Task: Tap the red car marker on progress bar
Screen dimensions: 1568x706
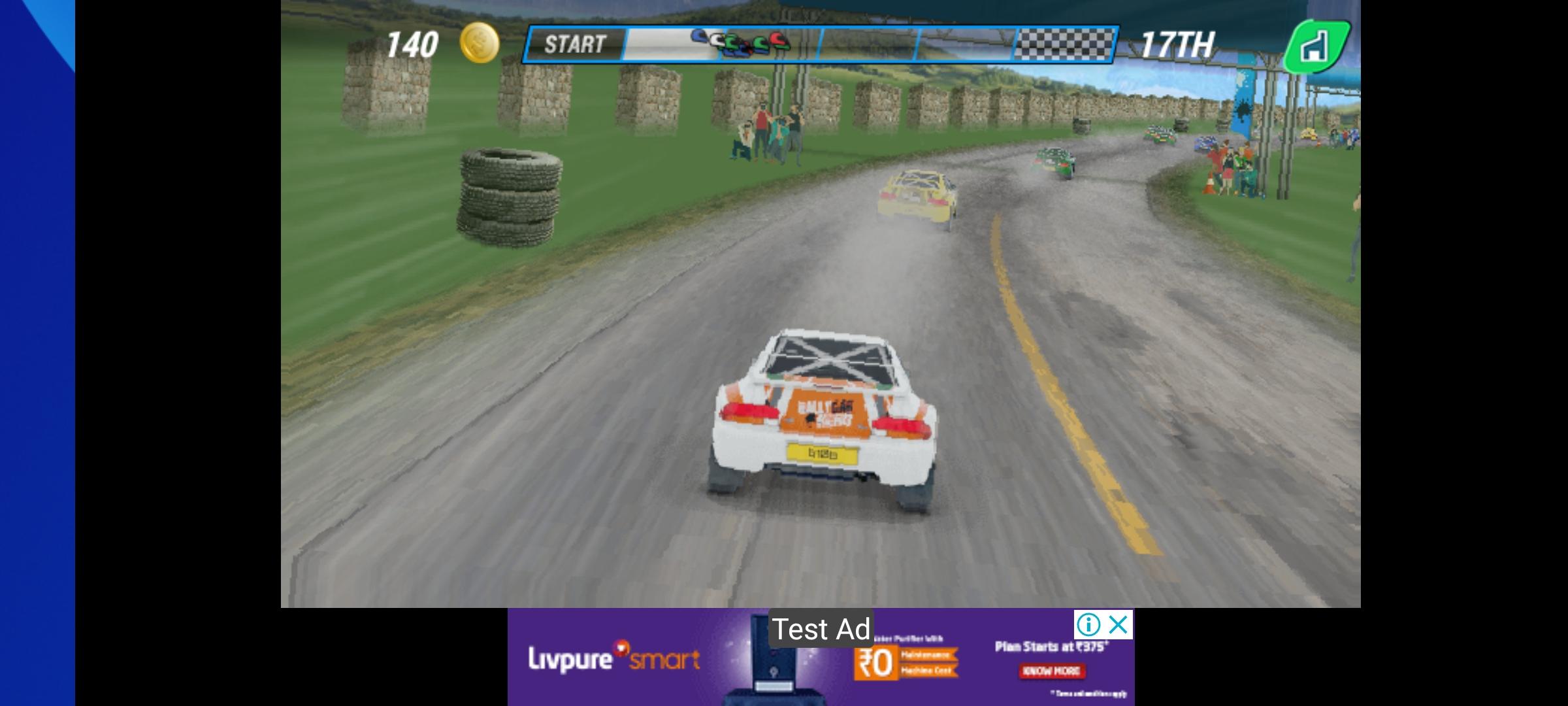Action: [x=777, y=41]
